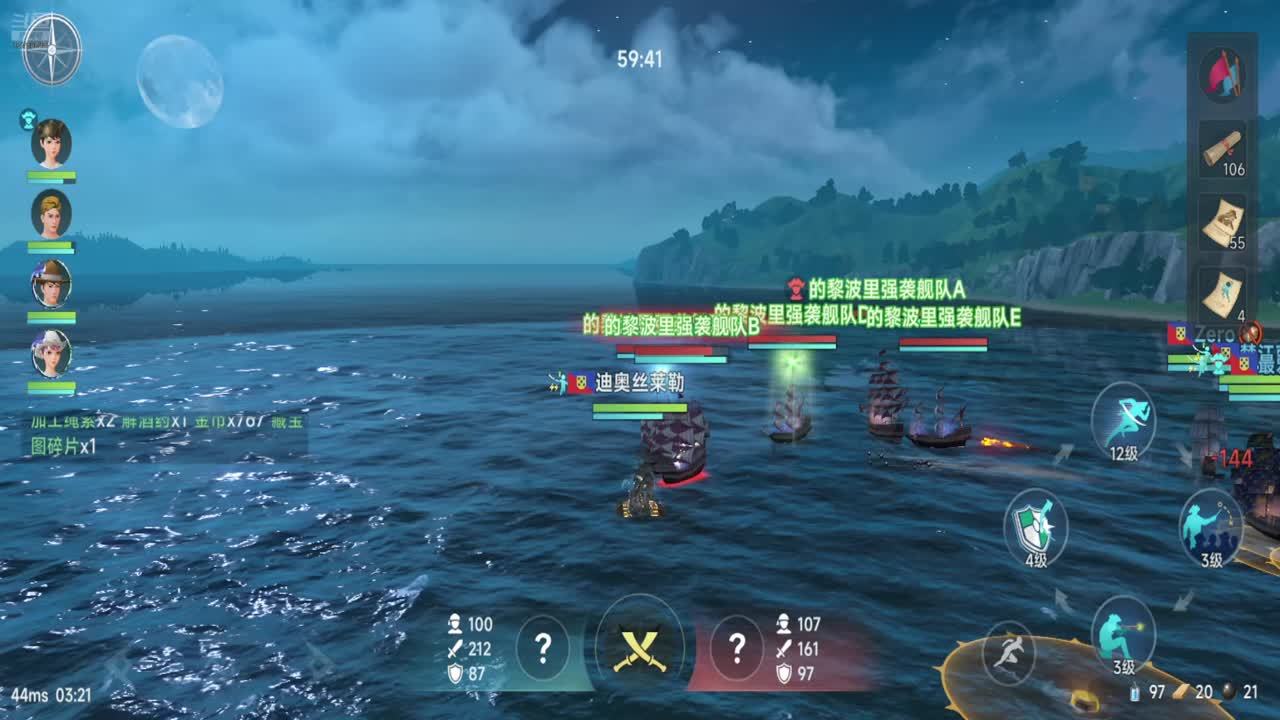This screenshot has height=720, width=1280.
Task: Select the brown-hat party member portrait
Action: [x=51, y=283]
